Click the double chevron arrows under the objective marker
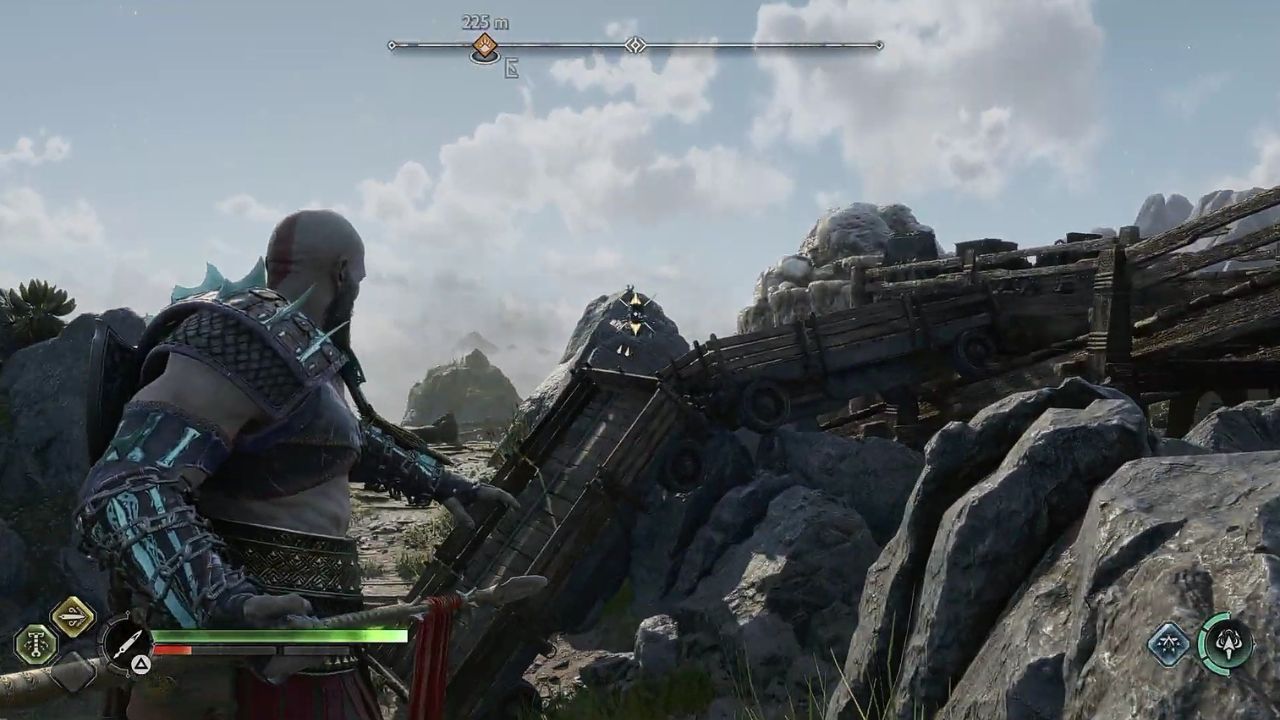The height and width of the screenshot is (720, 1280). coord(625,352)
